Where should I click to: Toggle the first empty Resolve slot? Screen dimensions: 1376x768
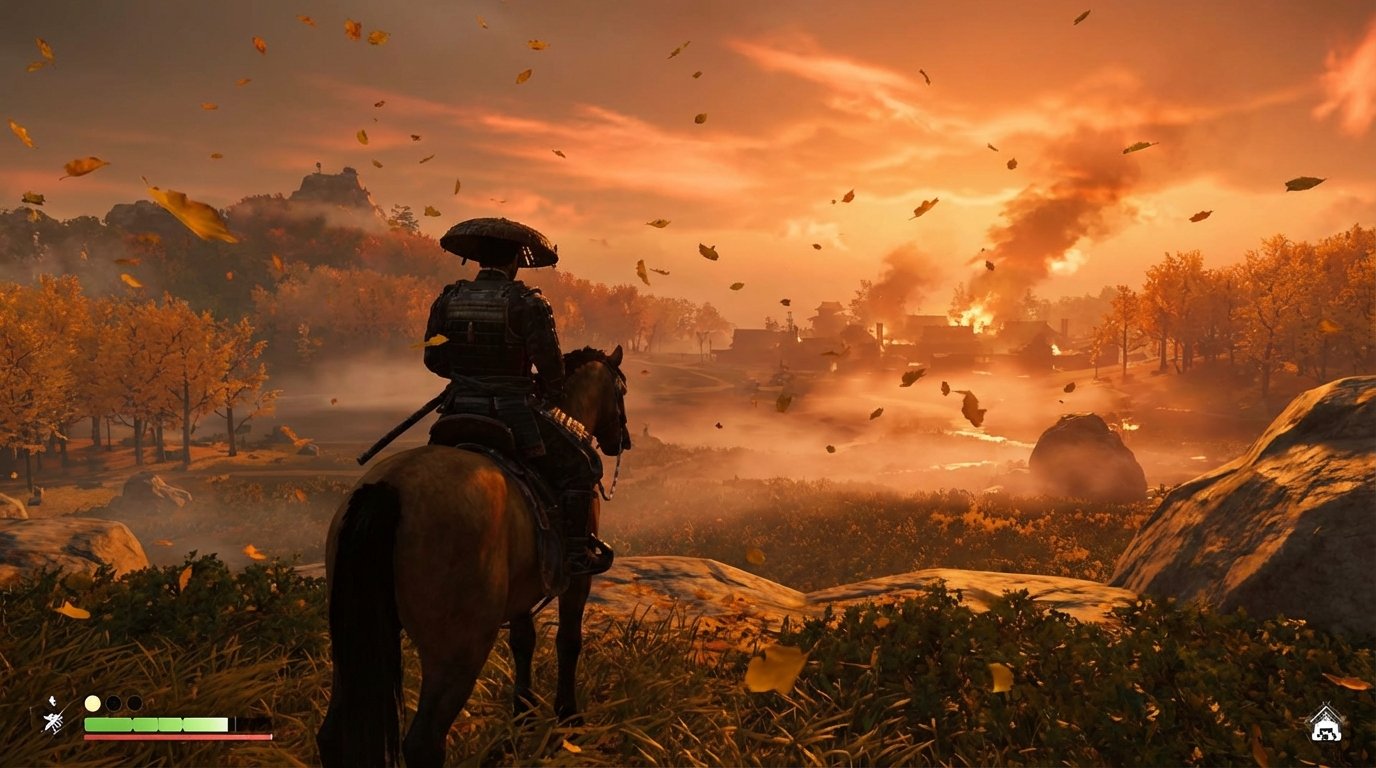[113, 701]
